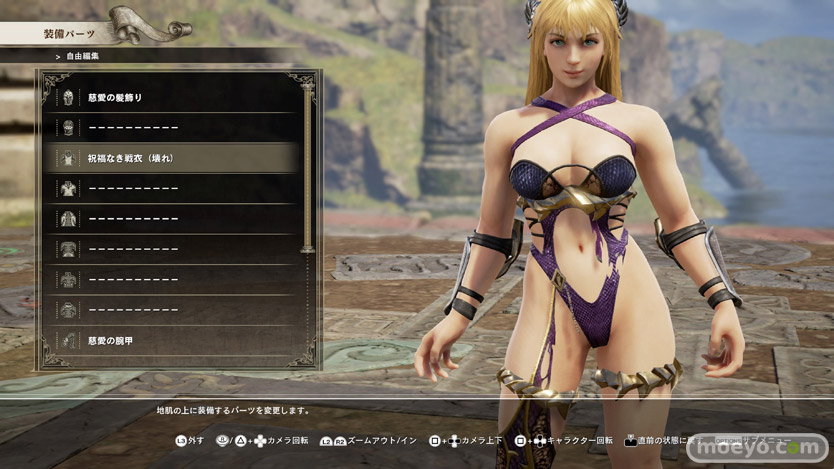
Task: Select the 慈愛の髪飾り equipment row
Action: click(170, 98)
